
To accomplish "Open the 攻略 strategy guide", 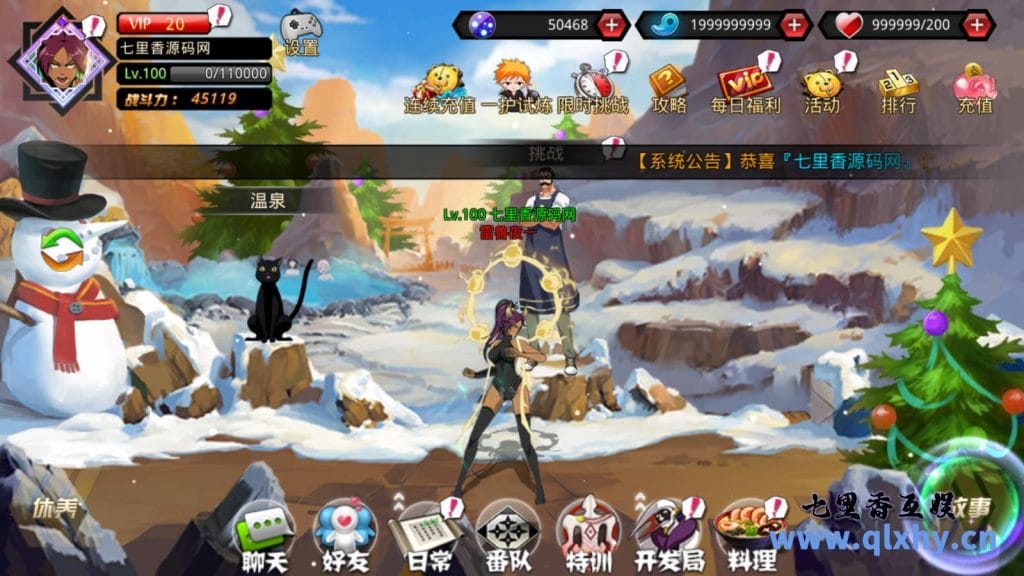I will 669,87.
